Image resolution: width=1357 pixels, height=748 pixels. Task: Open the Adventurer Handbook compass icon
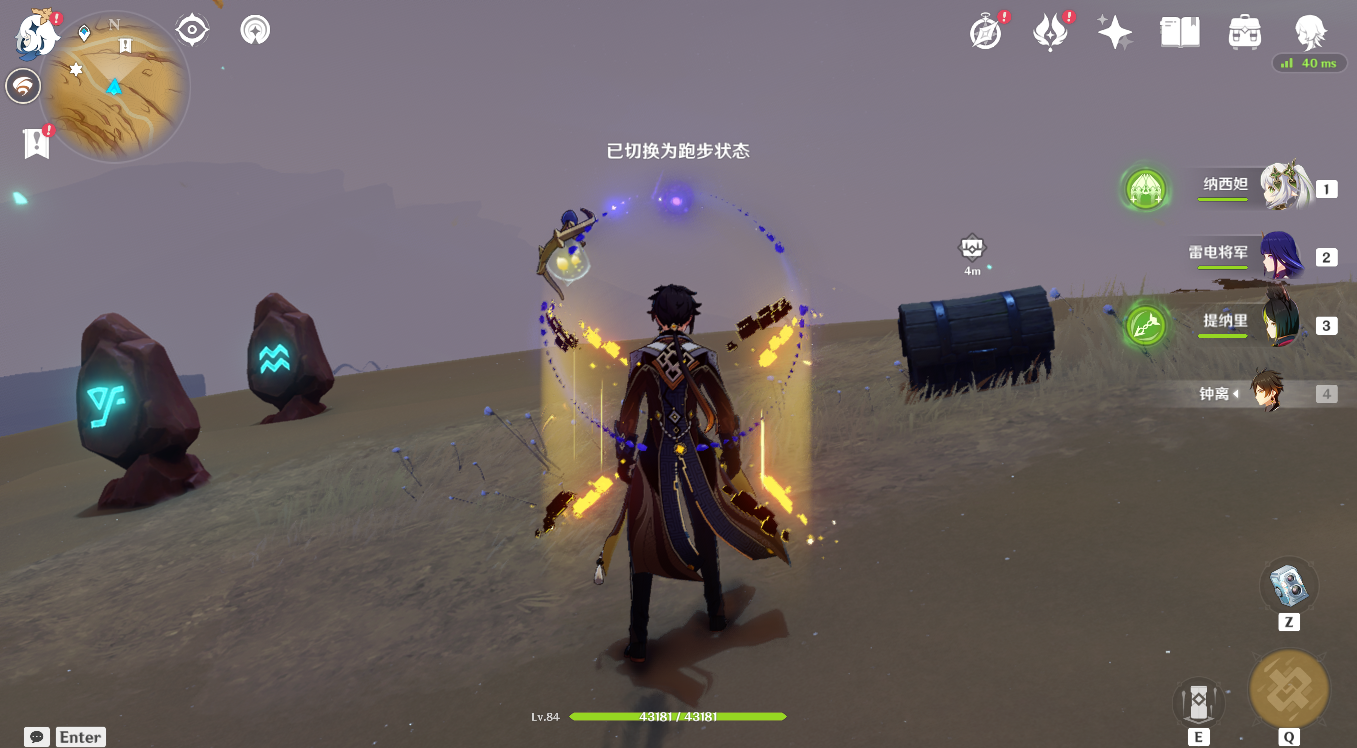(985, 32)
